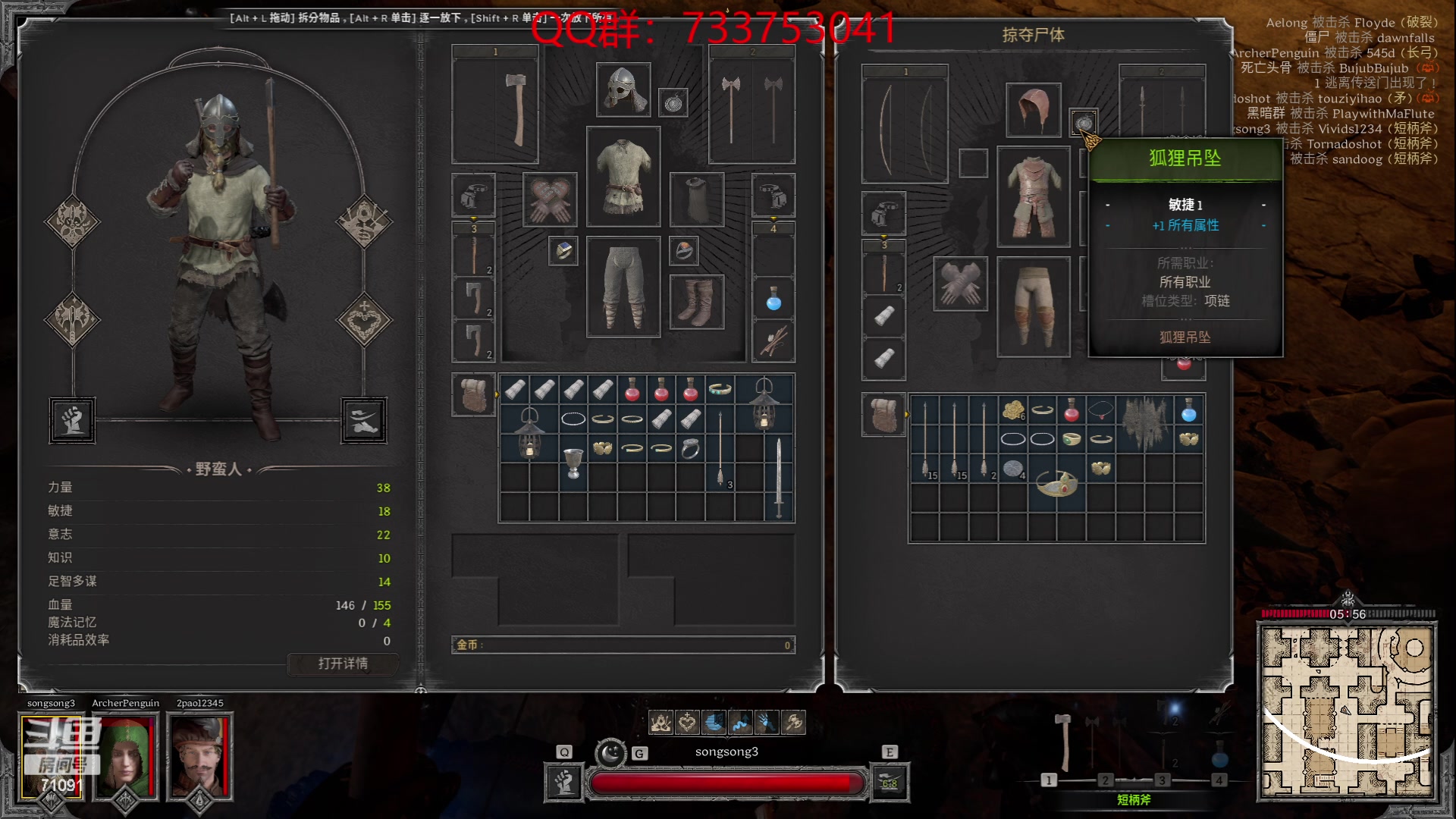This screenshot has height=819, width=1456.
Task: Loot the padded chest armor from corpse
Action: tap(1033, 197)
